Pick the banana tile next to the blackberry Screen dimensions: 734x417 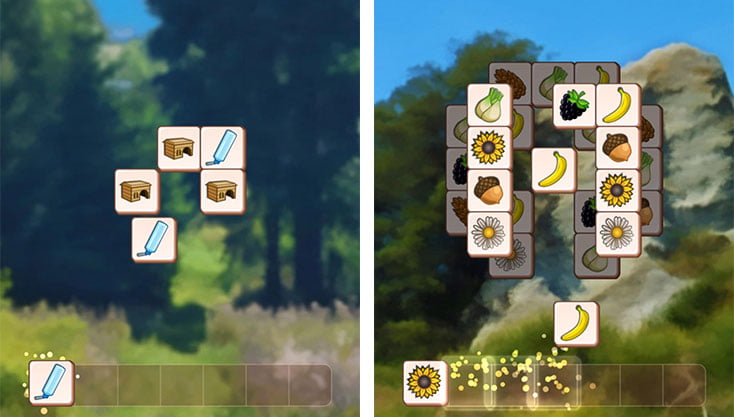[618, 105]
